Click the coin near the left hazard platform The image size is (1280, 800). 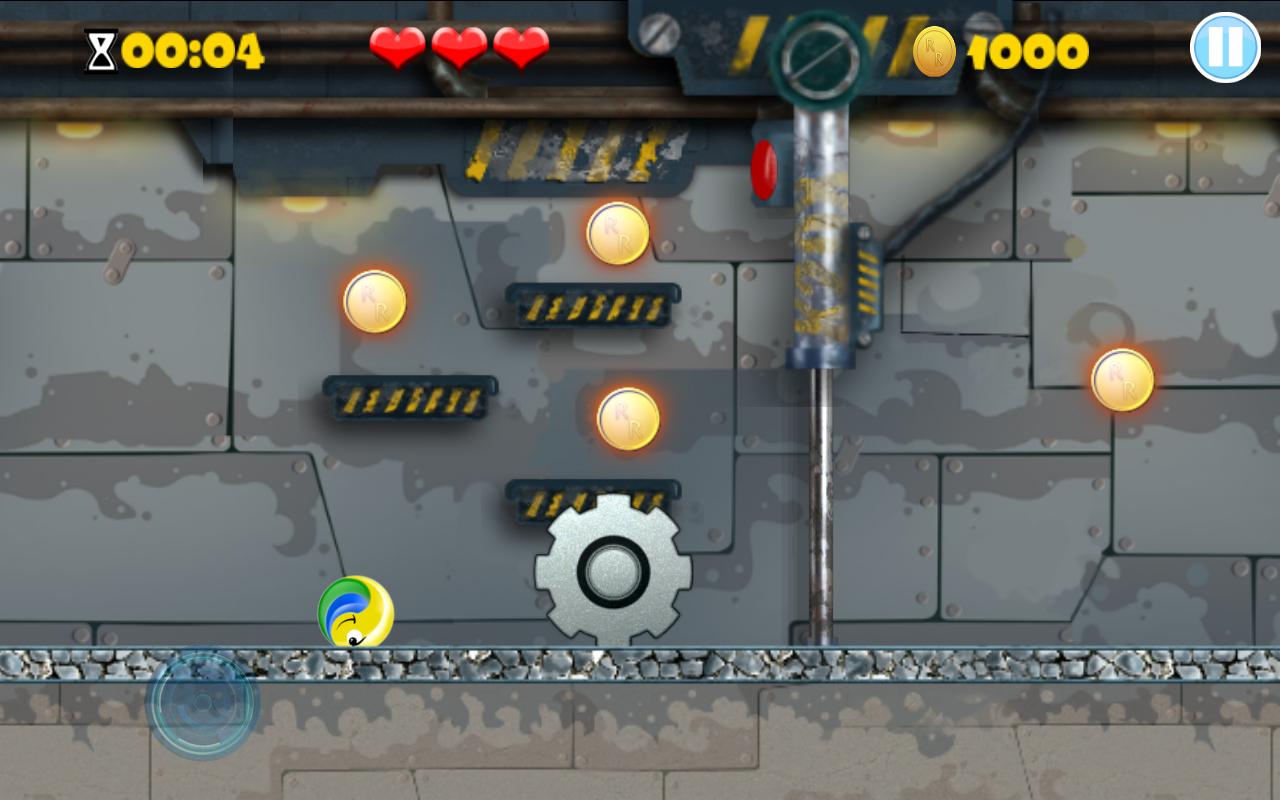click(x=372, y=303)
